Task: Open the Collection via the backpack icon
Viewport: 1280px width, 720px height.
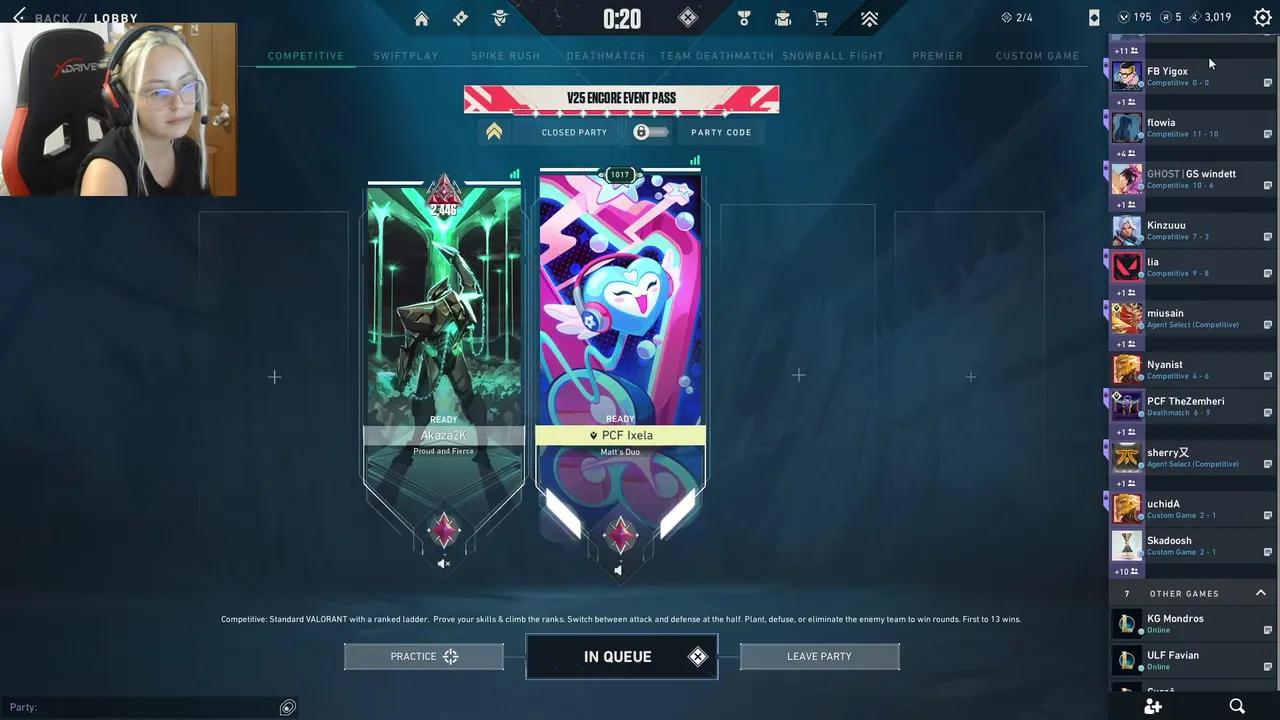Action: (783, 18)
